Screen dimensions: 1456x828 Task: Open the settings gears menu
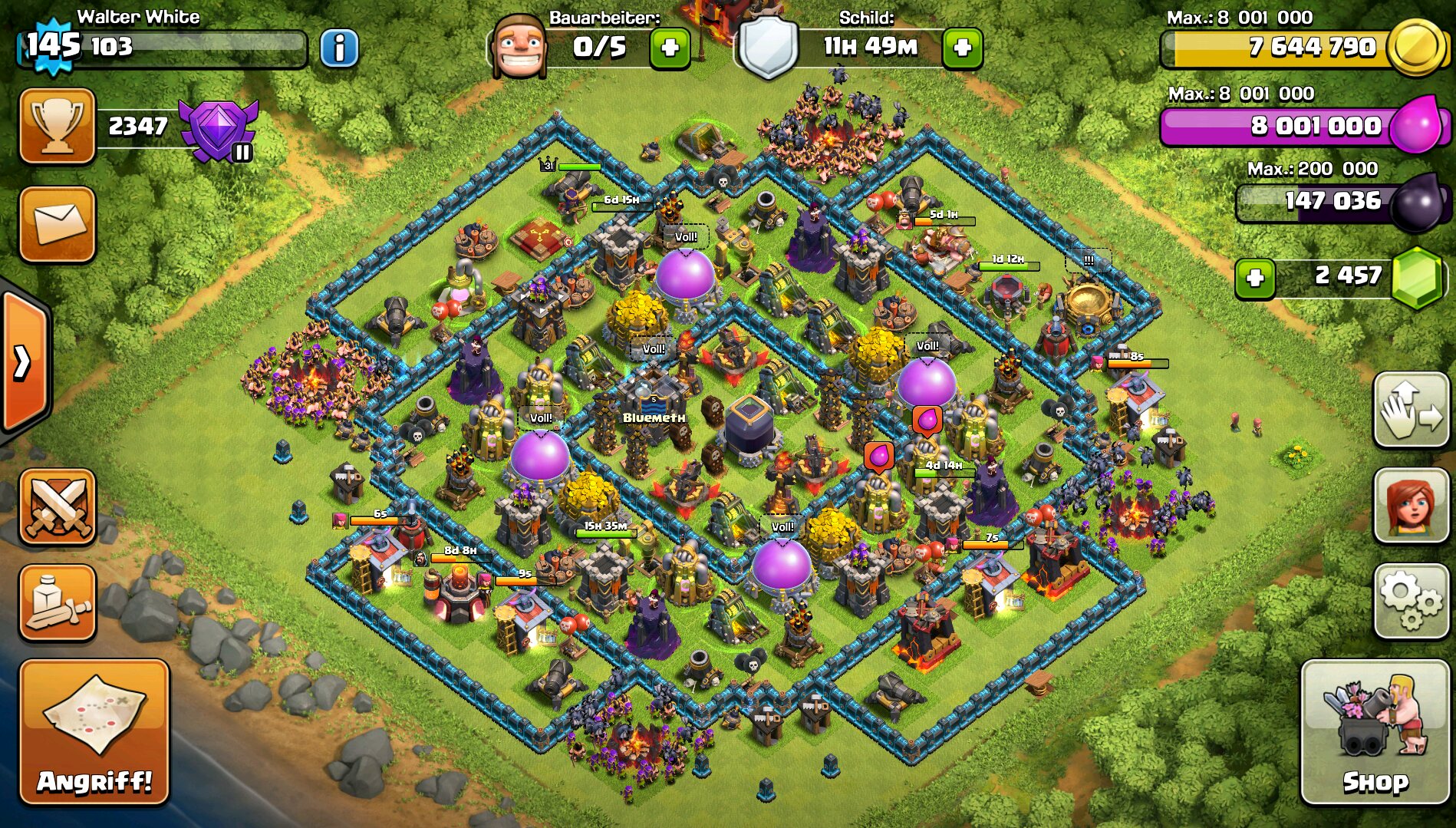[1410, 601]
